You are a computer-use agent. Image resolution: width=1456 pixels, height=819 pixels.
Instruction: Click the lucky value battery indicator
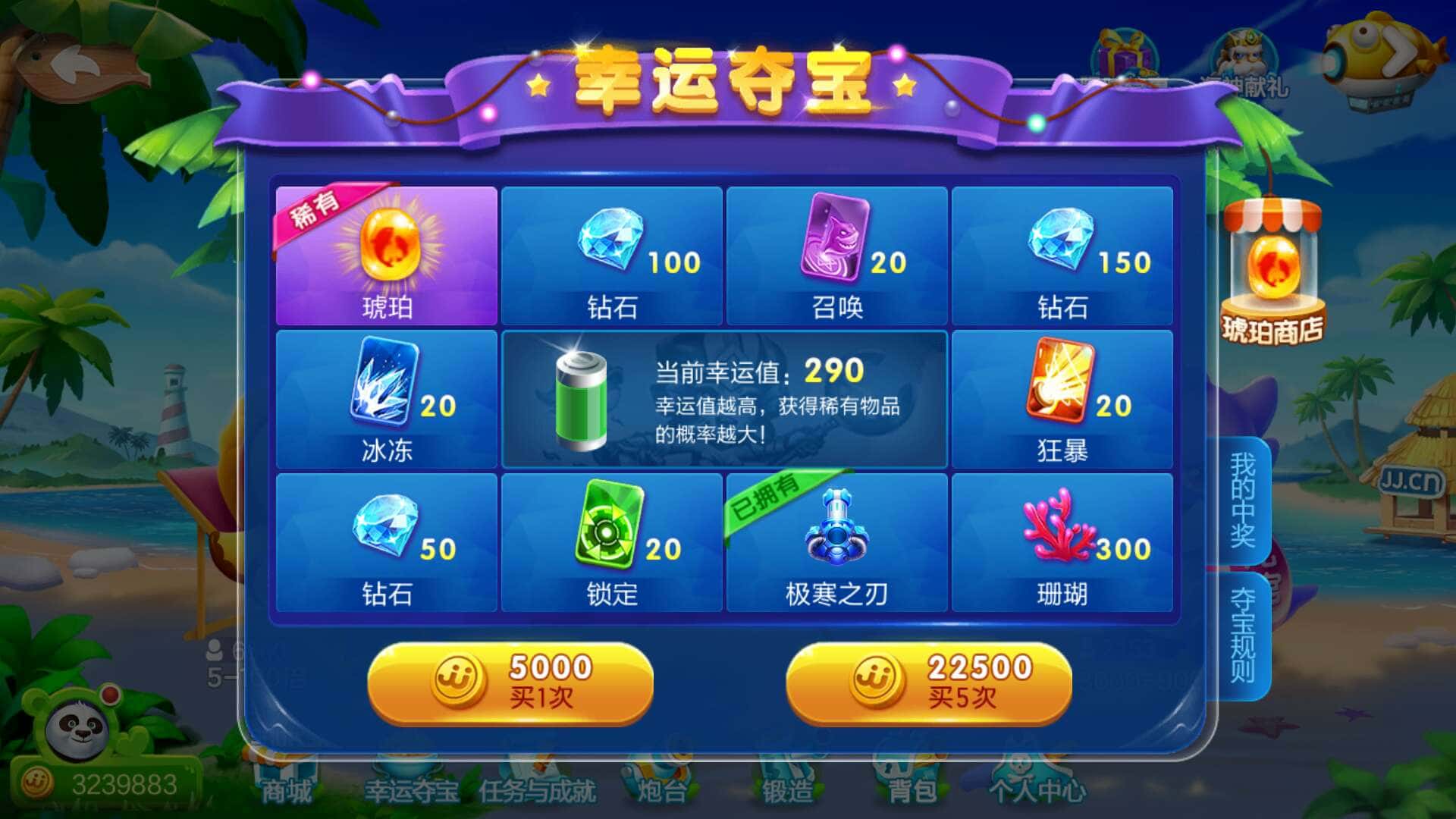tap(580, 402)
